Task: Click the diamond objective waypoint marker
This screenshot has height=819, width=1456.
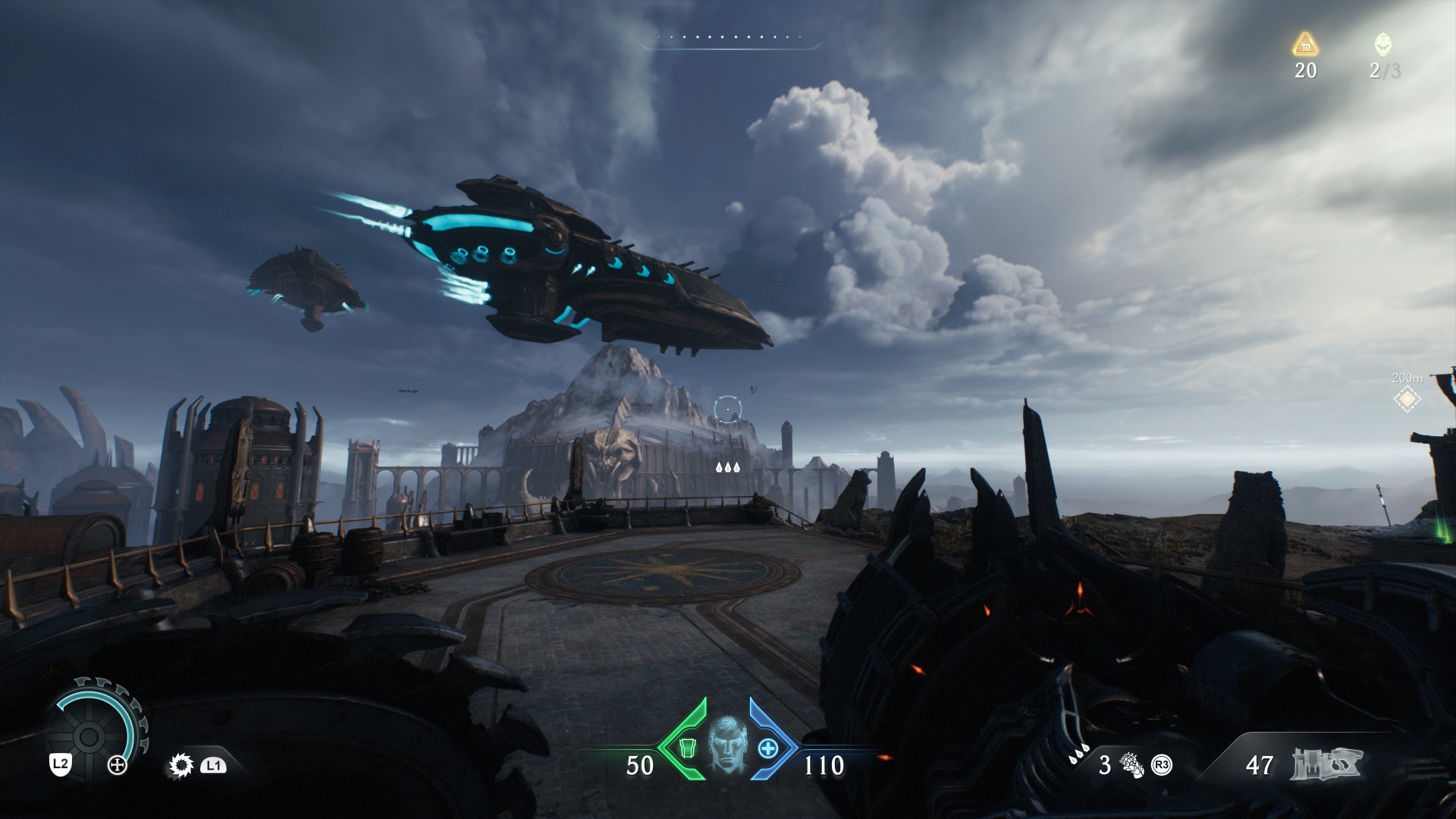Action: coord(1407,398)
